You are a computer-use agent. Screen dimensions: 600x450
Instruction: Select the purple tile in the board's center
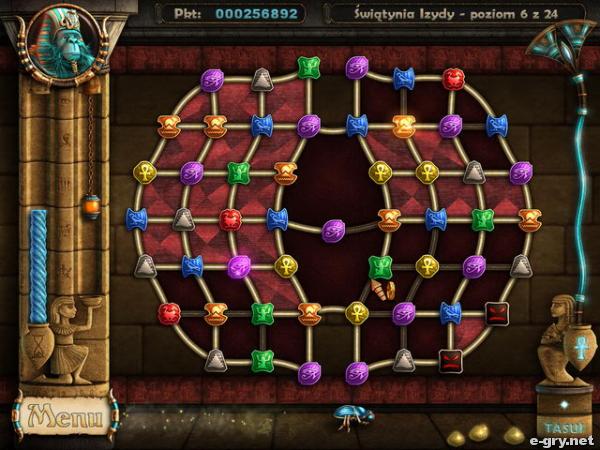332,229
